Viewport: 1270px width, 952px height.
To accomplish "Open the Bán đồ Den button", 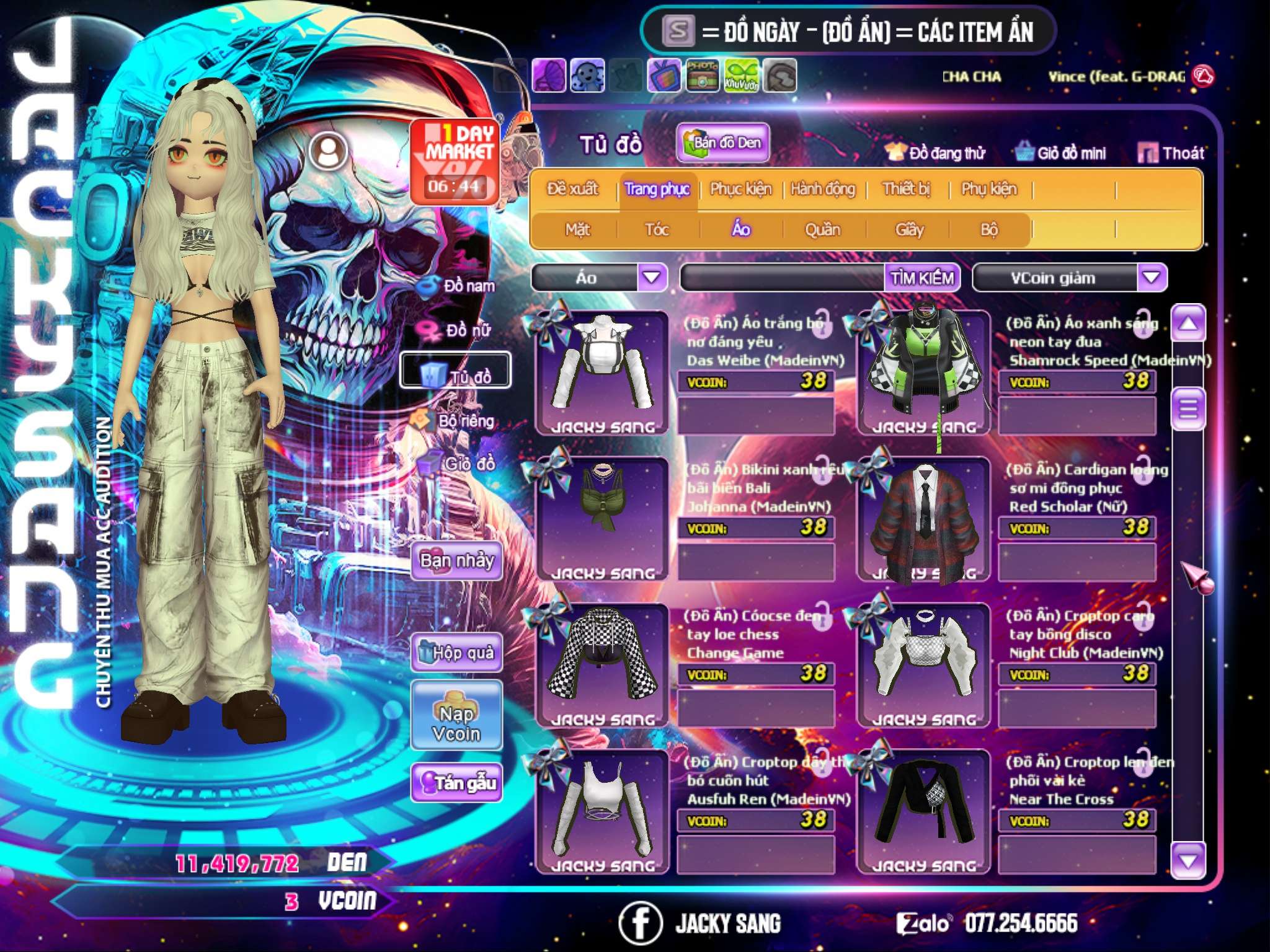I will (x=722, y=143).
